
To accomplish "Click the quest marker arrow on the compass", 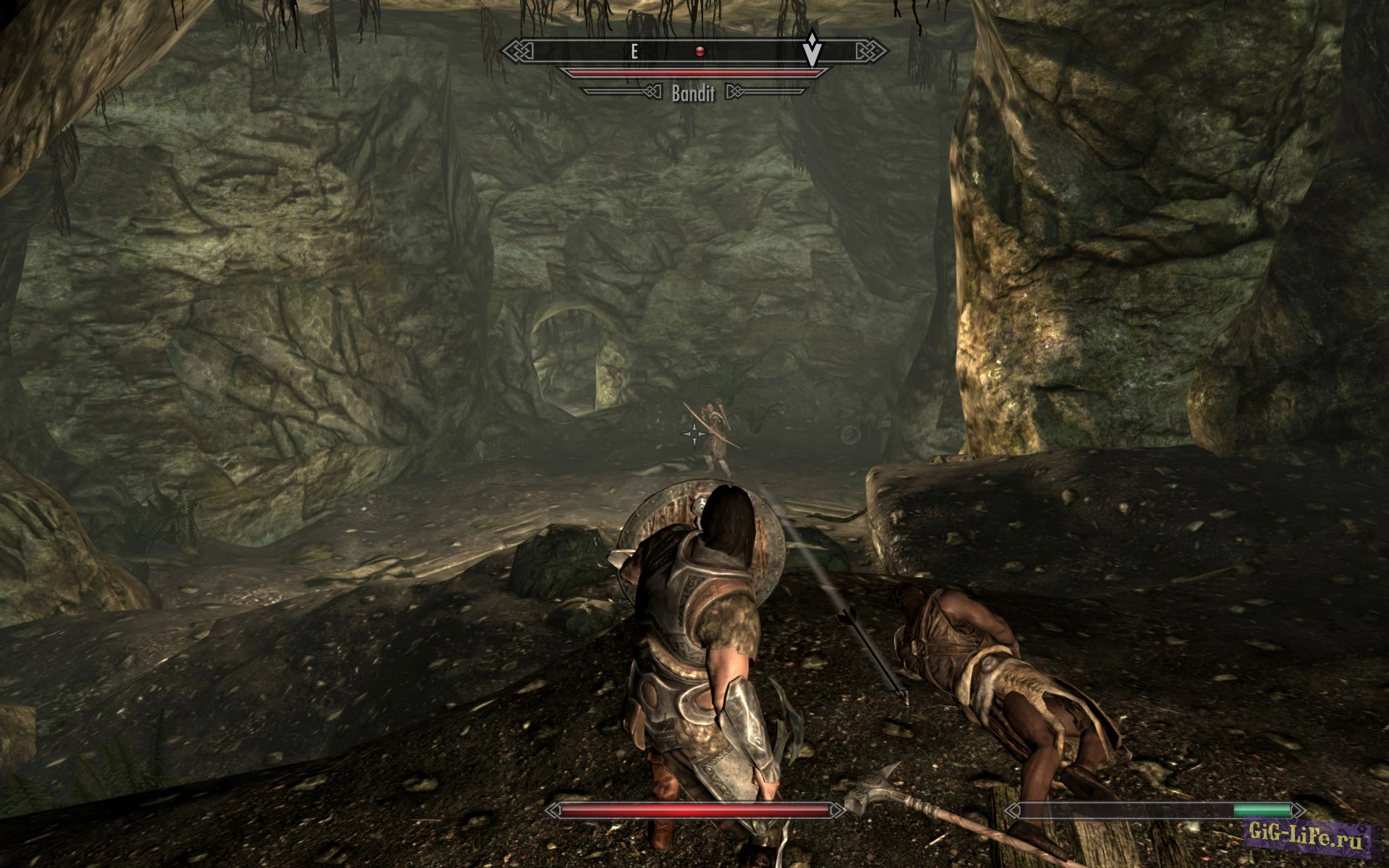I will pos(812,51).
